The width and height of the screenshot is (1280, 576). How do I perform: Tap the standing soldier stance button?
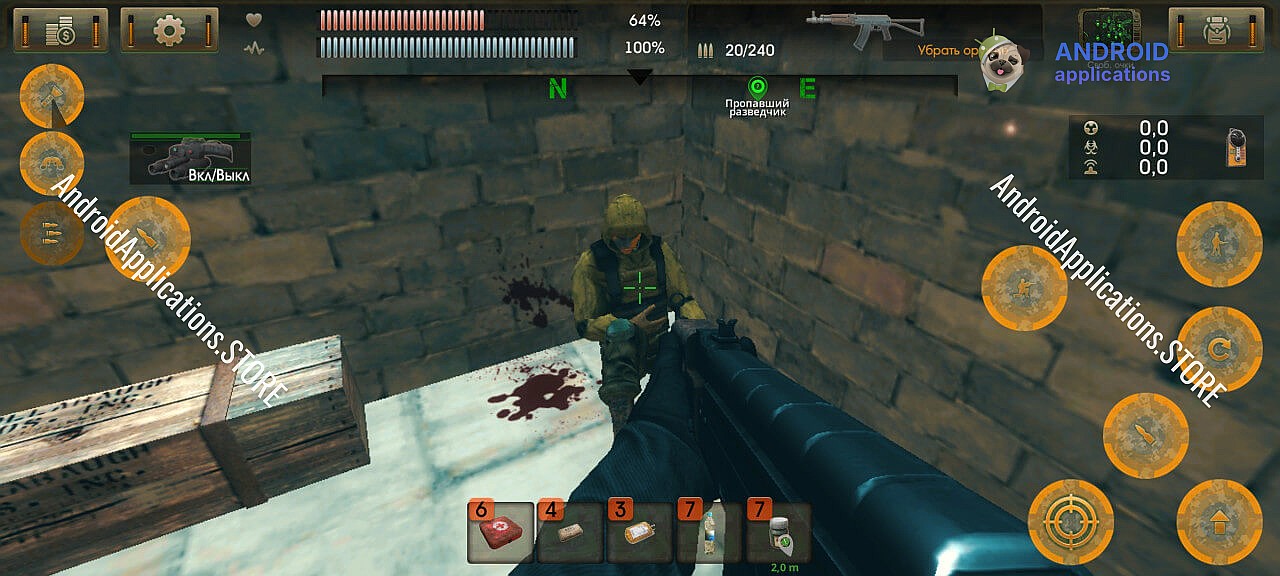pos(1219,244)
